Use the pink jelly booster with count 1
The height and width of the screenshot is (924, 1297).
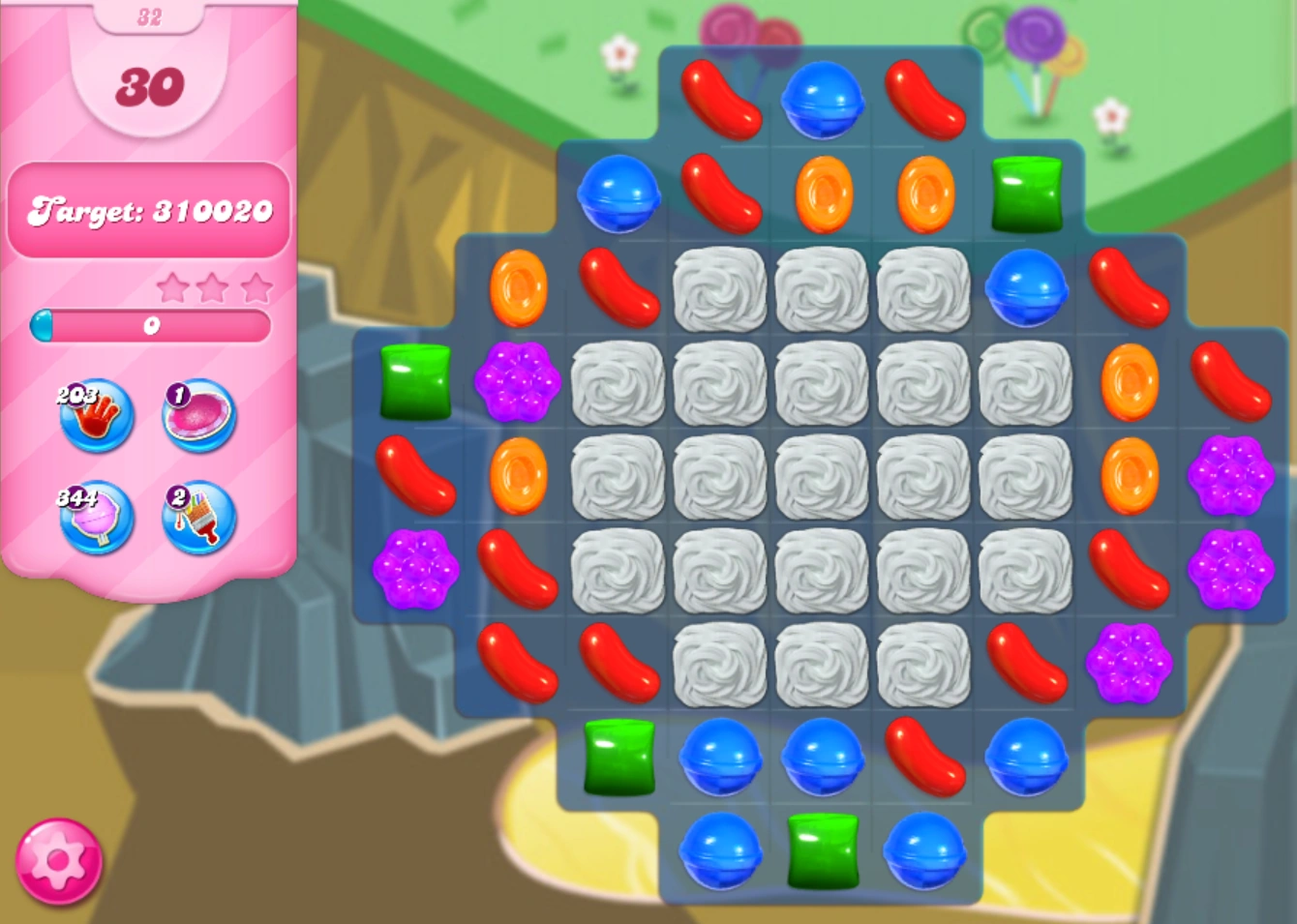click(x=196, y=416)
